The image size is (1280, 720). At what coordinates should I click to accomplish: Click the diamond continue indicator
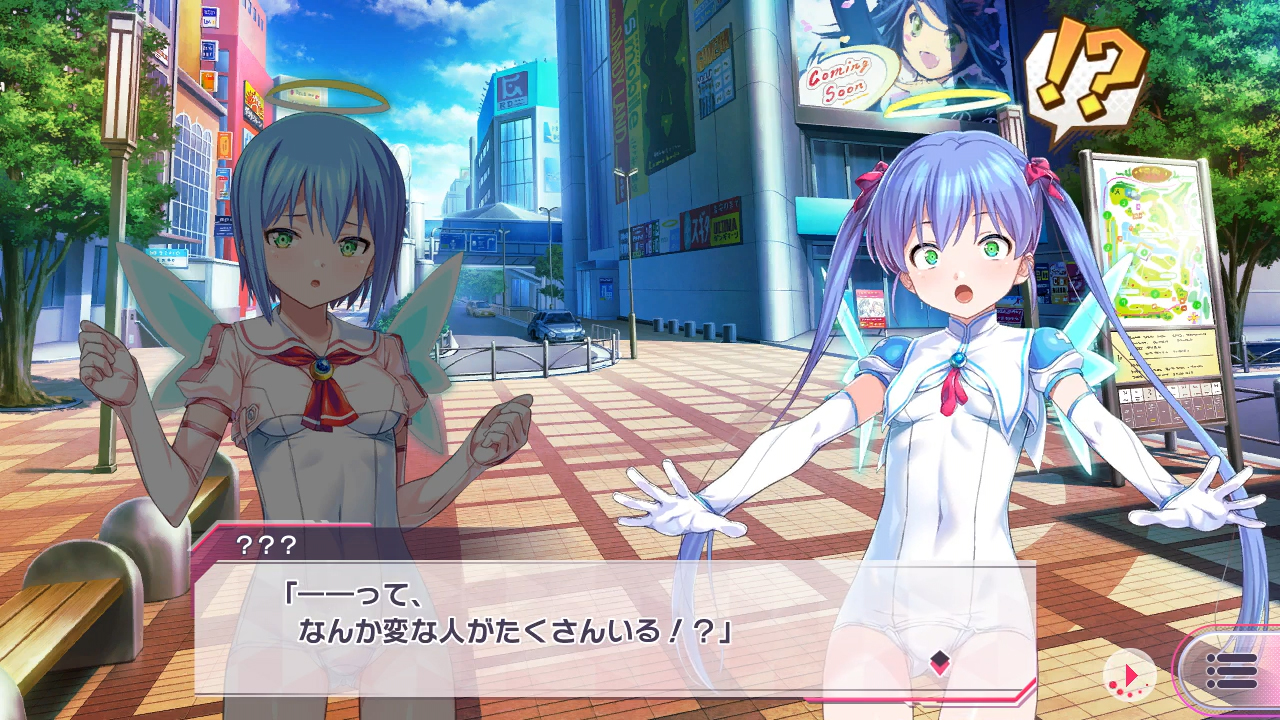click(x=939, y=661)
